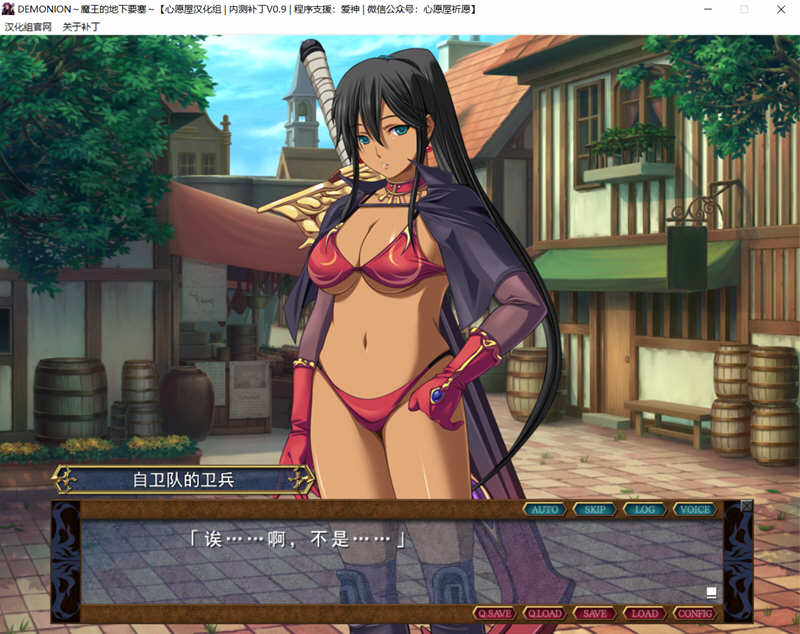800x634 pixels.
Task: Quick save with Q.SAVE
Action: tap(495, 613)
